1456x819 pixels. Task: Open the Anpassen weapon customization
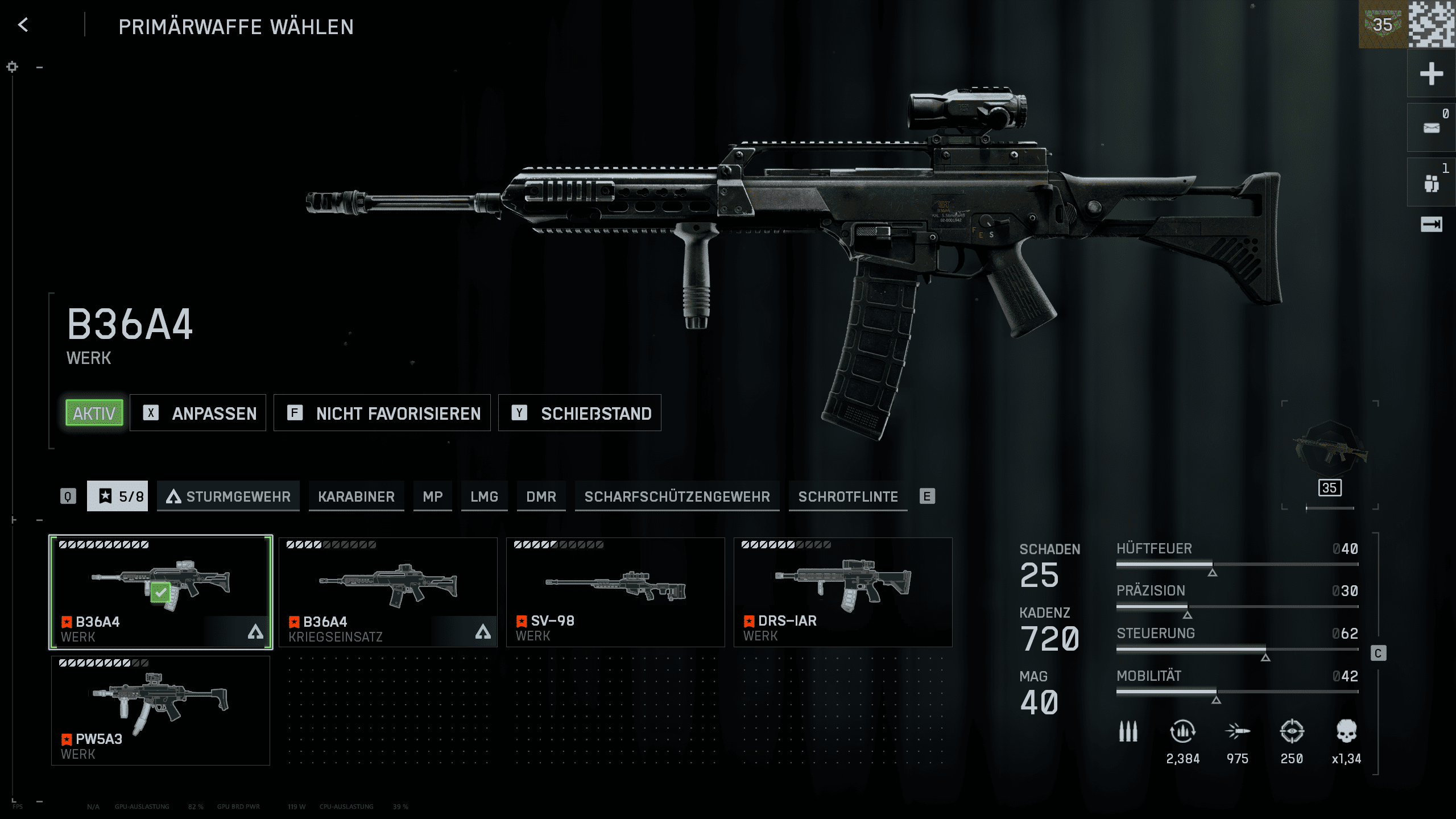pos(198,413)
